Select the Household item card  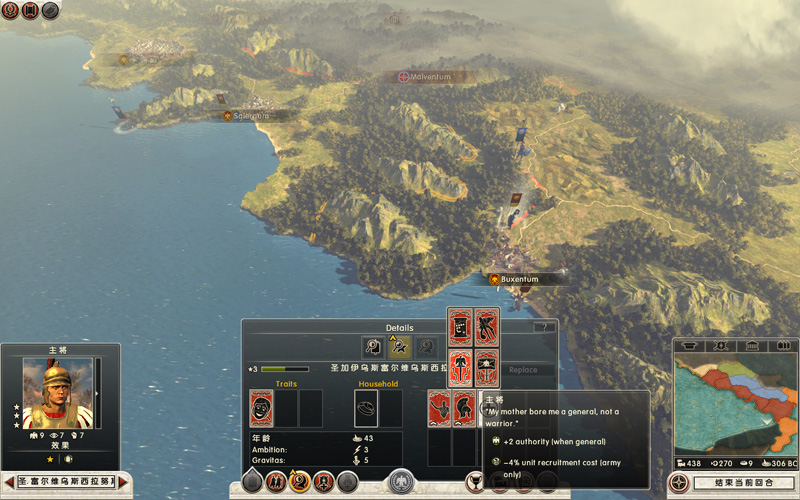pyautogui.click(x=366, y=409)
